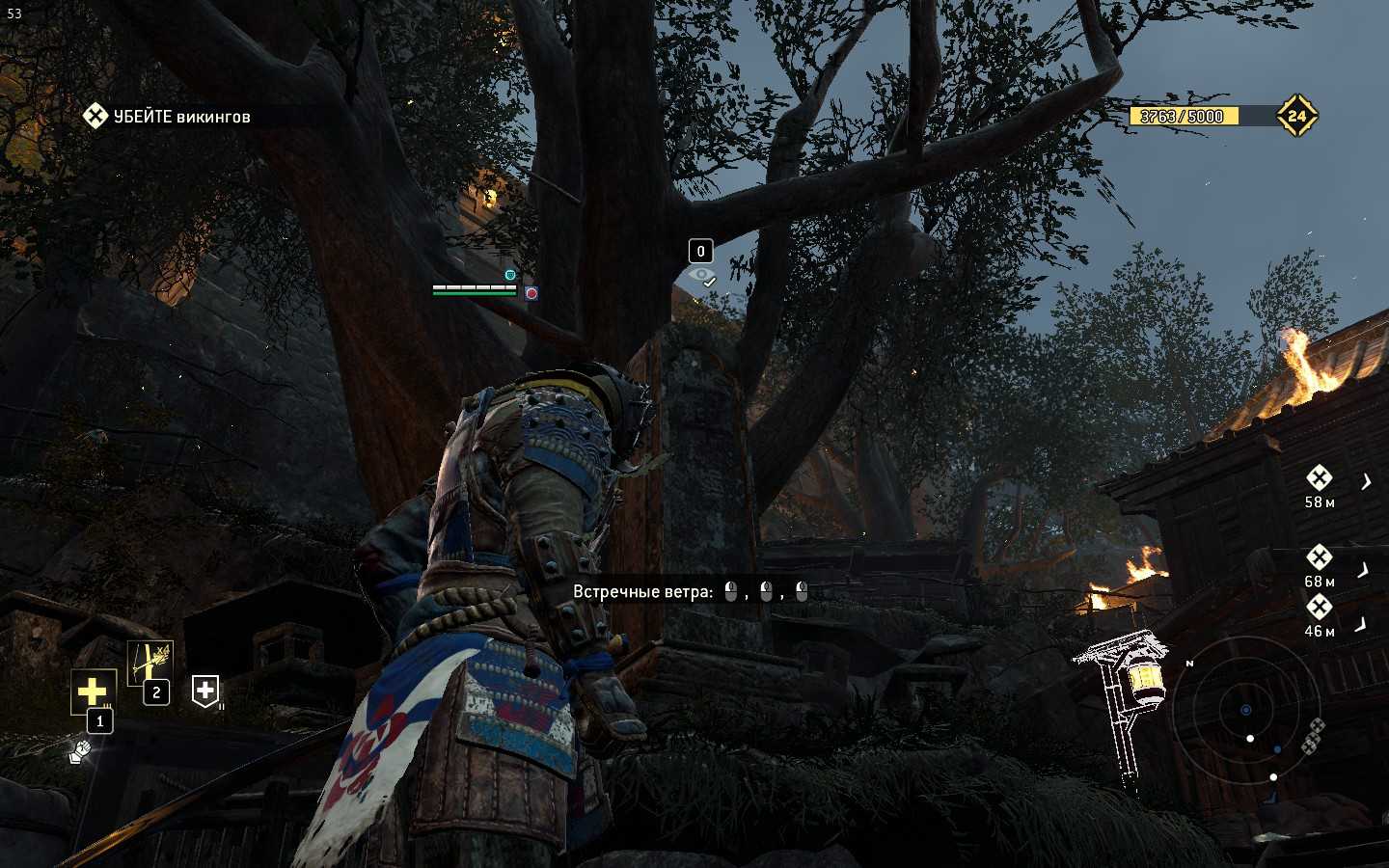Viewport: 1389px width, 868px height.
Task: Open the circular minimap
Action: (x=1245, y=710)
